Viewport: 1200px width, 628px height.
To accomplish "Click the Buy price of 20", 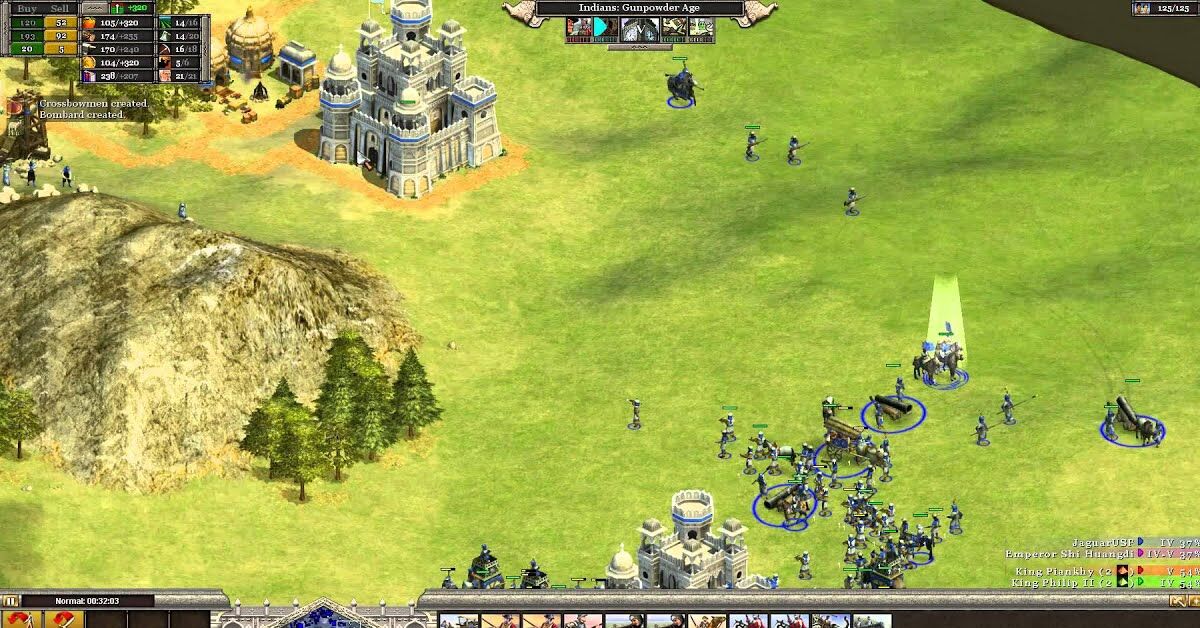I will pyautogui.click(x=26, y=48).
